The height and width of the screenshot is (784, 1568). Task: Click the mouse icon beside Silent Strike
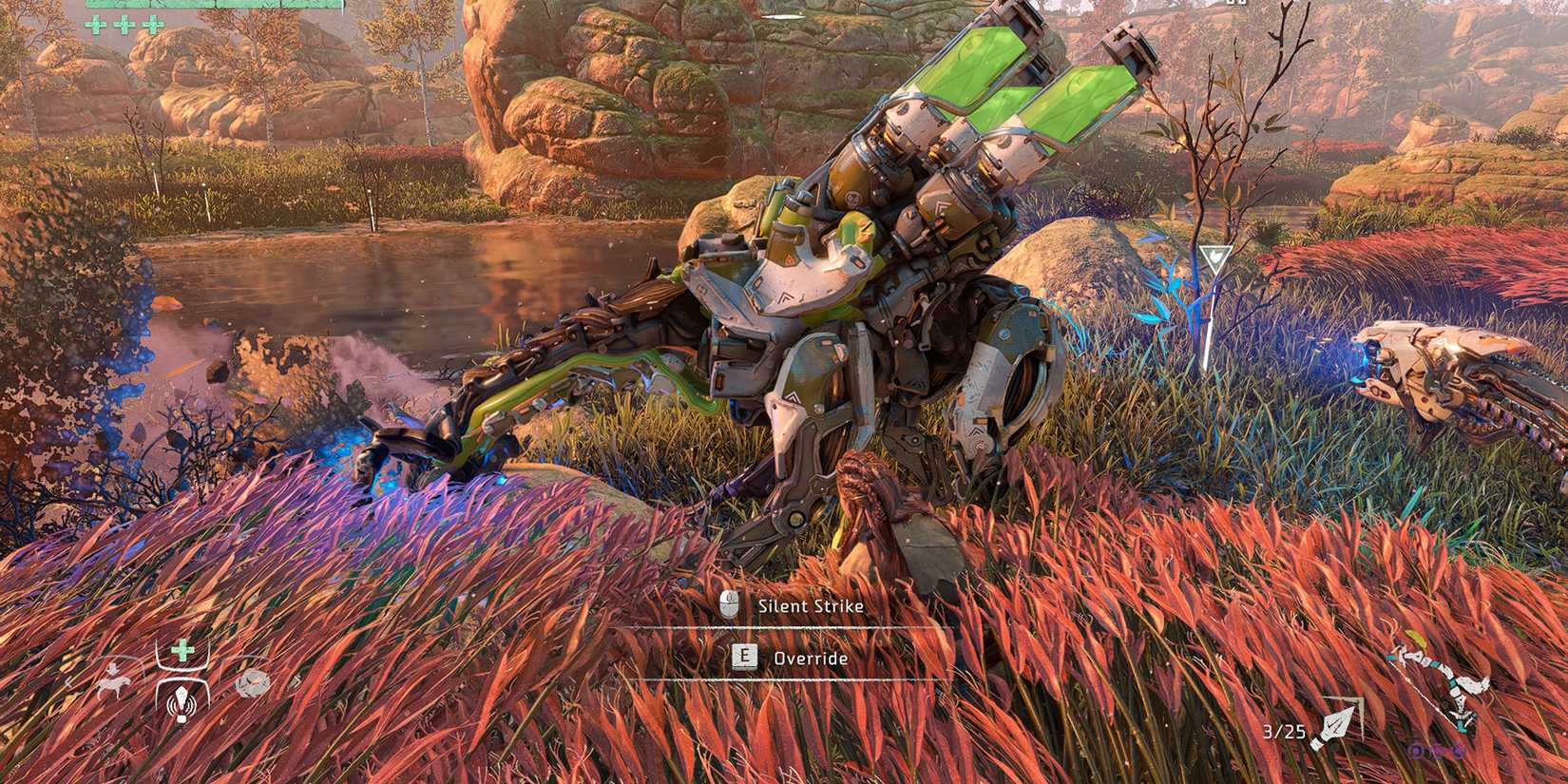[x=728, y=603]
